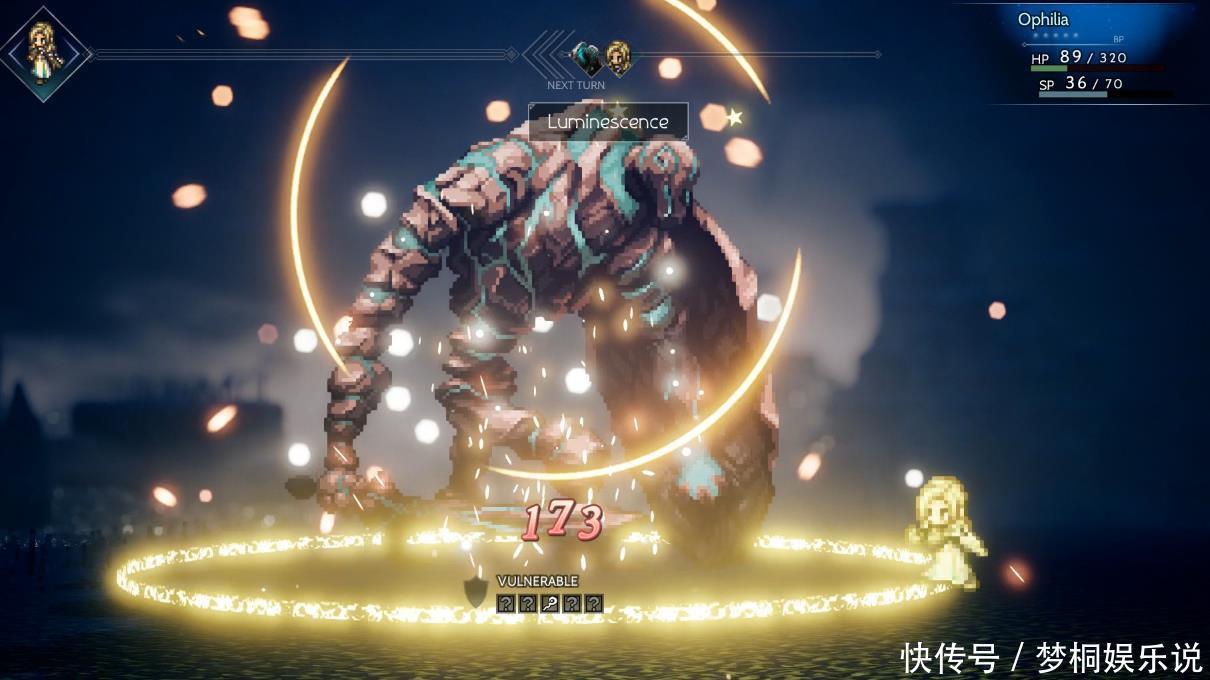The width and height of the screenshot is (1210, 680).
Task: Select the revealed staff weakness icon
Action: tap(550, 603)
